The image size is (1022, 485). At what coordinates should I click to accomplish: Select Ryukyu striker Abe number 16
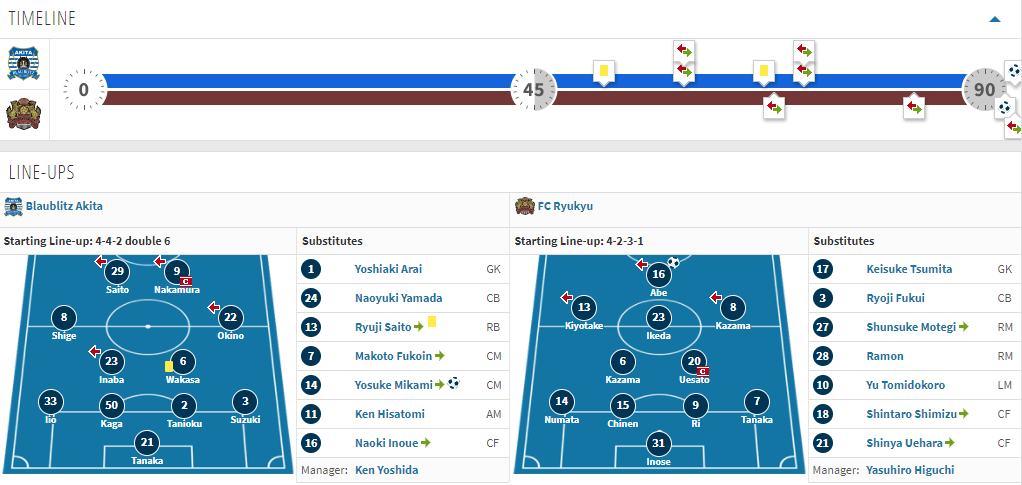tap(658, 275)
